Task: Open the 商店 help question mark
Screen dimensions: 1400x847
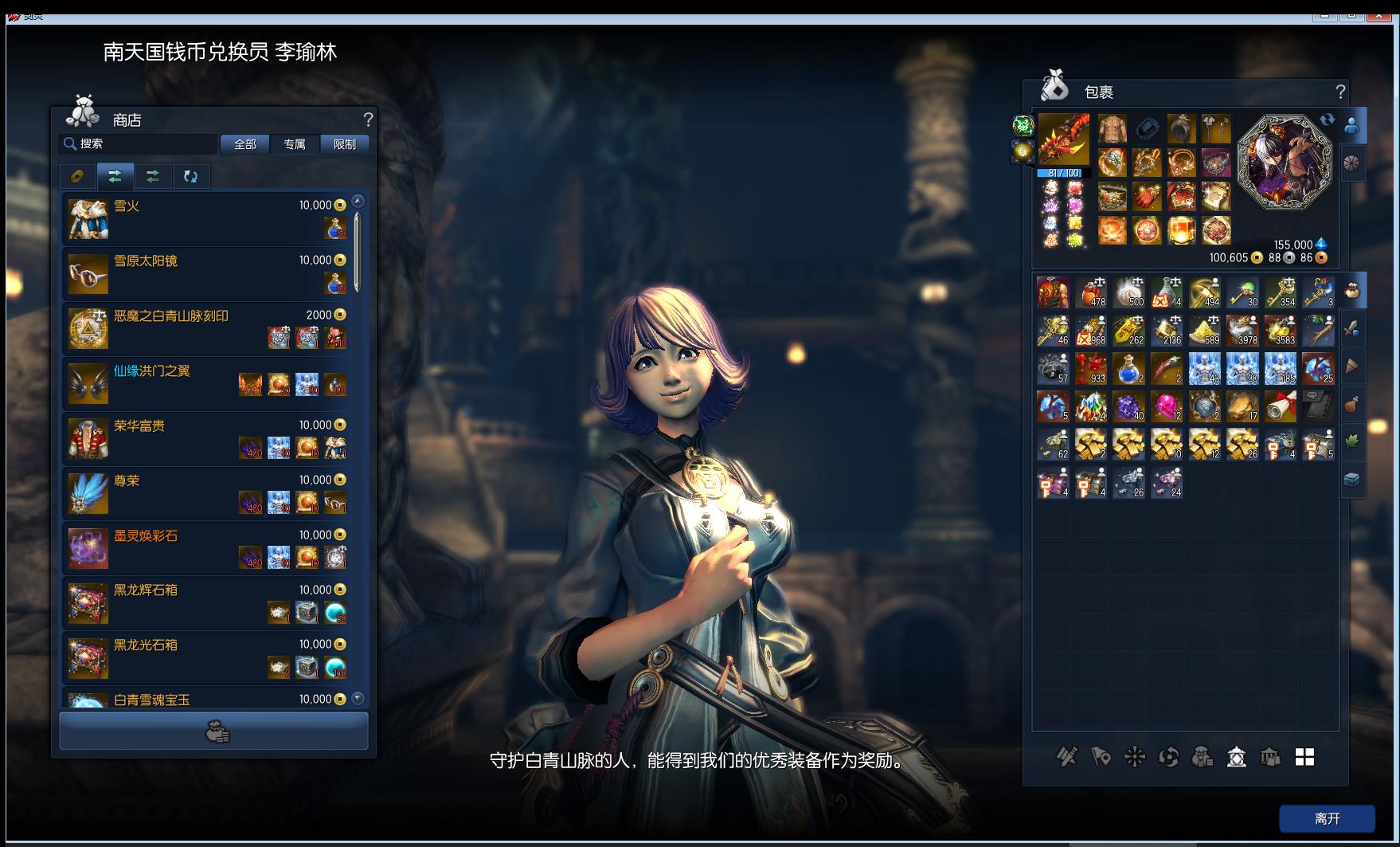Action: coord(368,120)
